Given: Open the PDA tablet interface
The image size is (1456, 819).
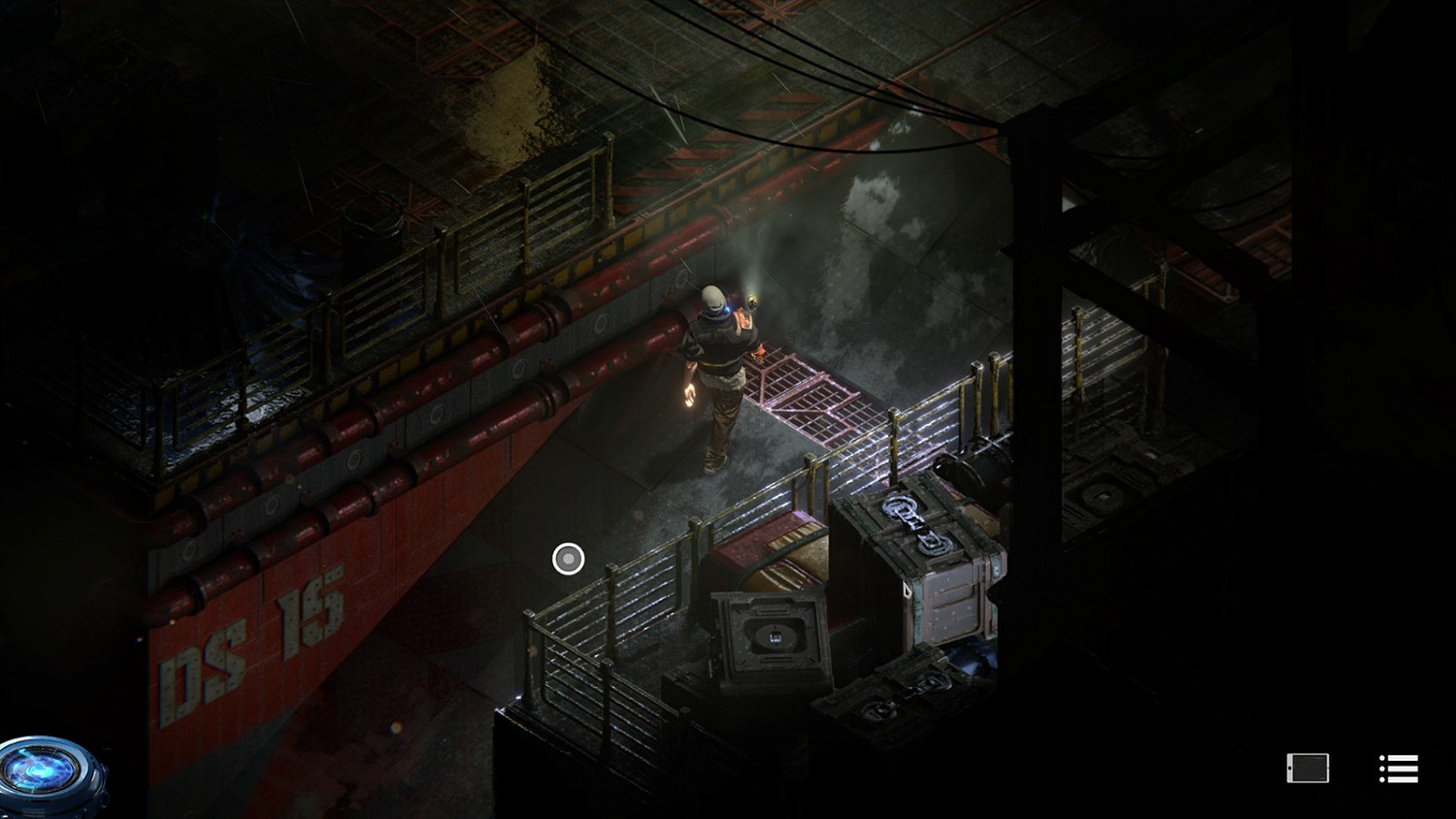Looking at the screenshot, I should (1308, 769).
